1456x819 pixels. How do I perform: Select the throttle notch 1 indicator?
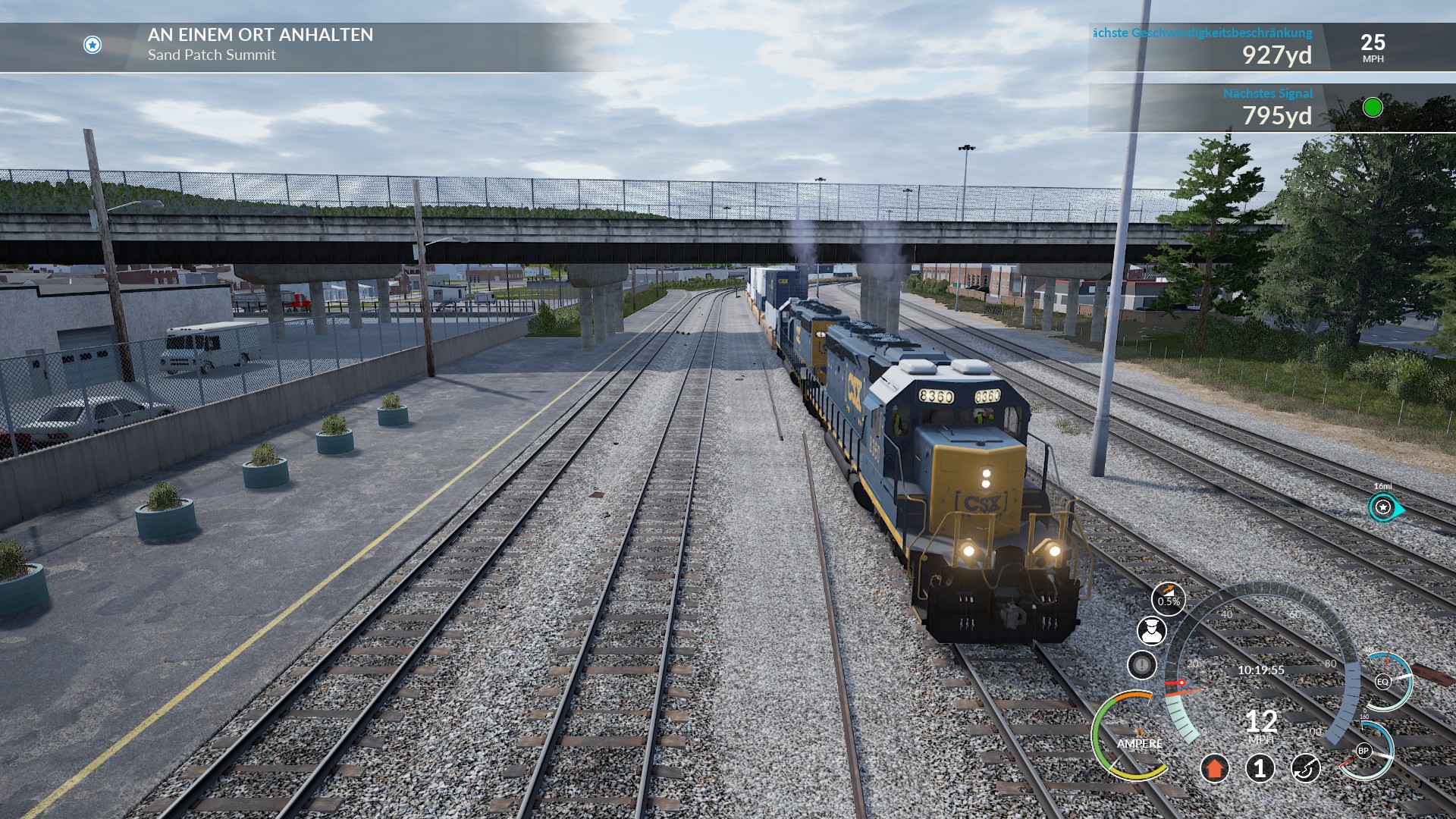pyautogui.click(x=1260, y=768)
